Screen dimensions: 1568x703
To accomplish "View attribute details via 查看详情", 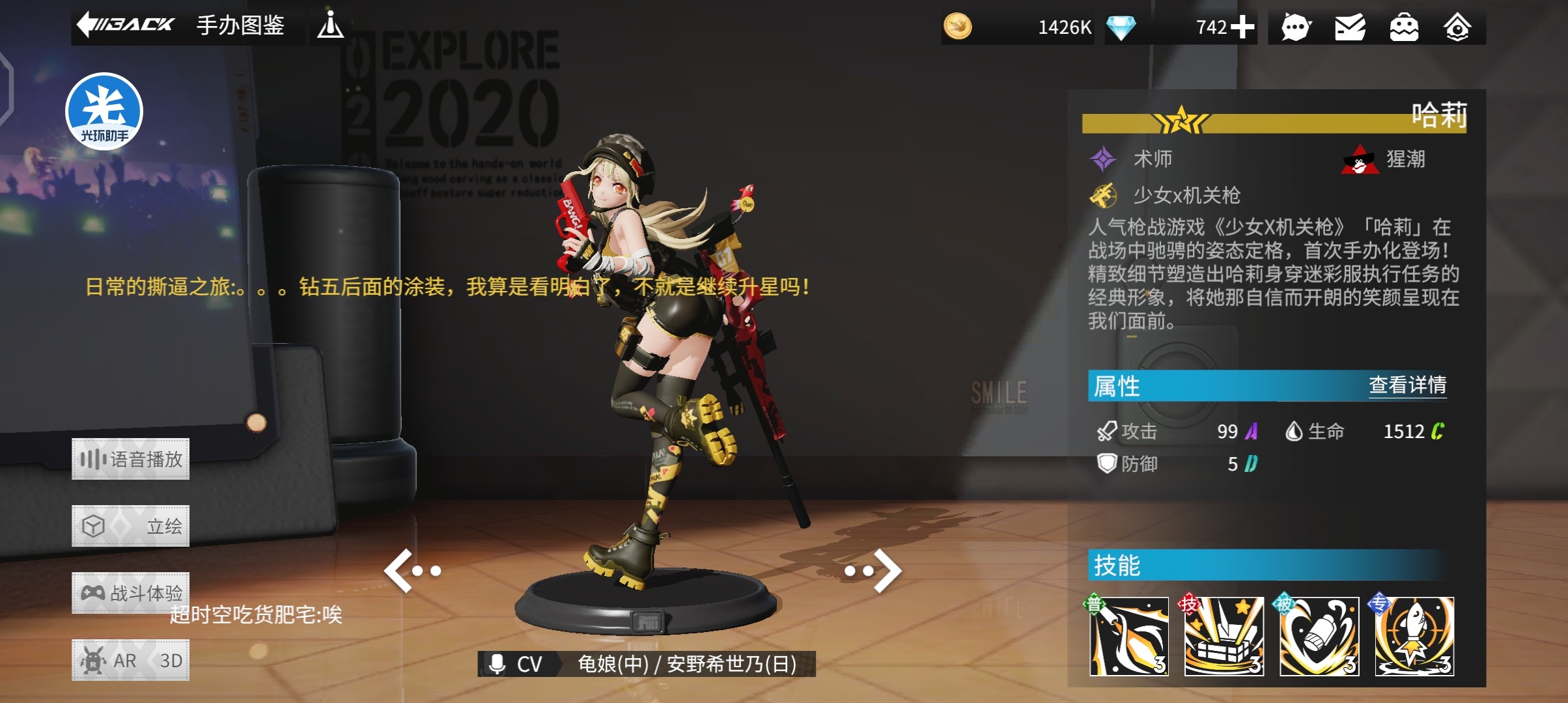I will coord(1407,385).
